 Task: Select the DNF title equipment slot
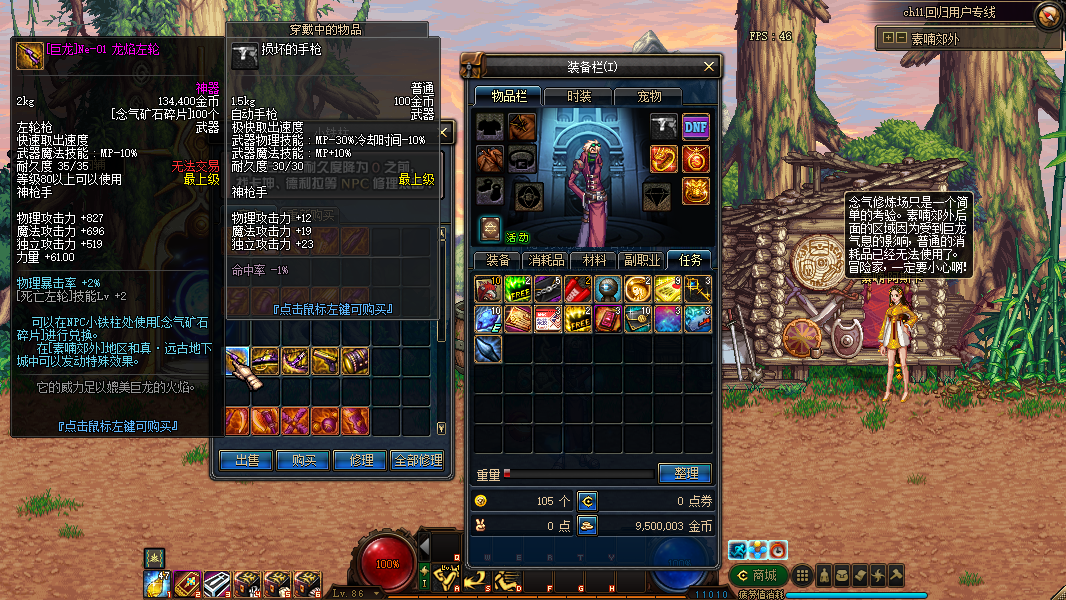(x=696, y=126)
